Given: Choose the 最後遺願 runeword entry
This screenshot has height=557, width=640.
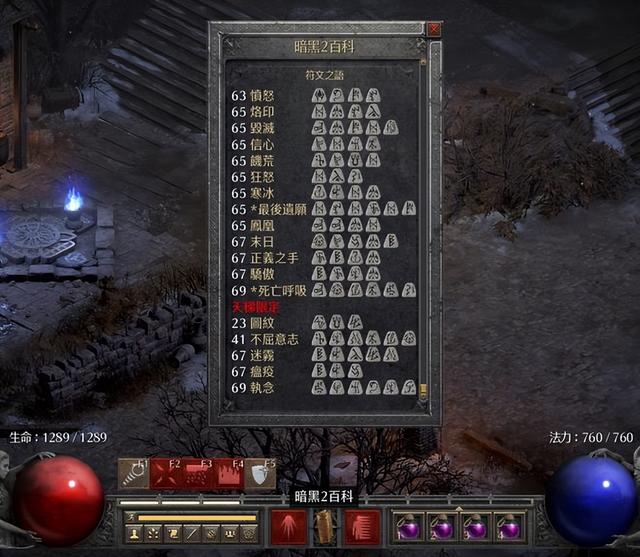Looking at the screenshot, I should (275, 209).
